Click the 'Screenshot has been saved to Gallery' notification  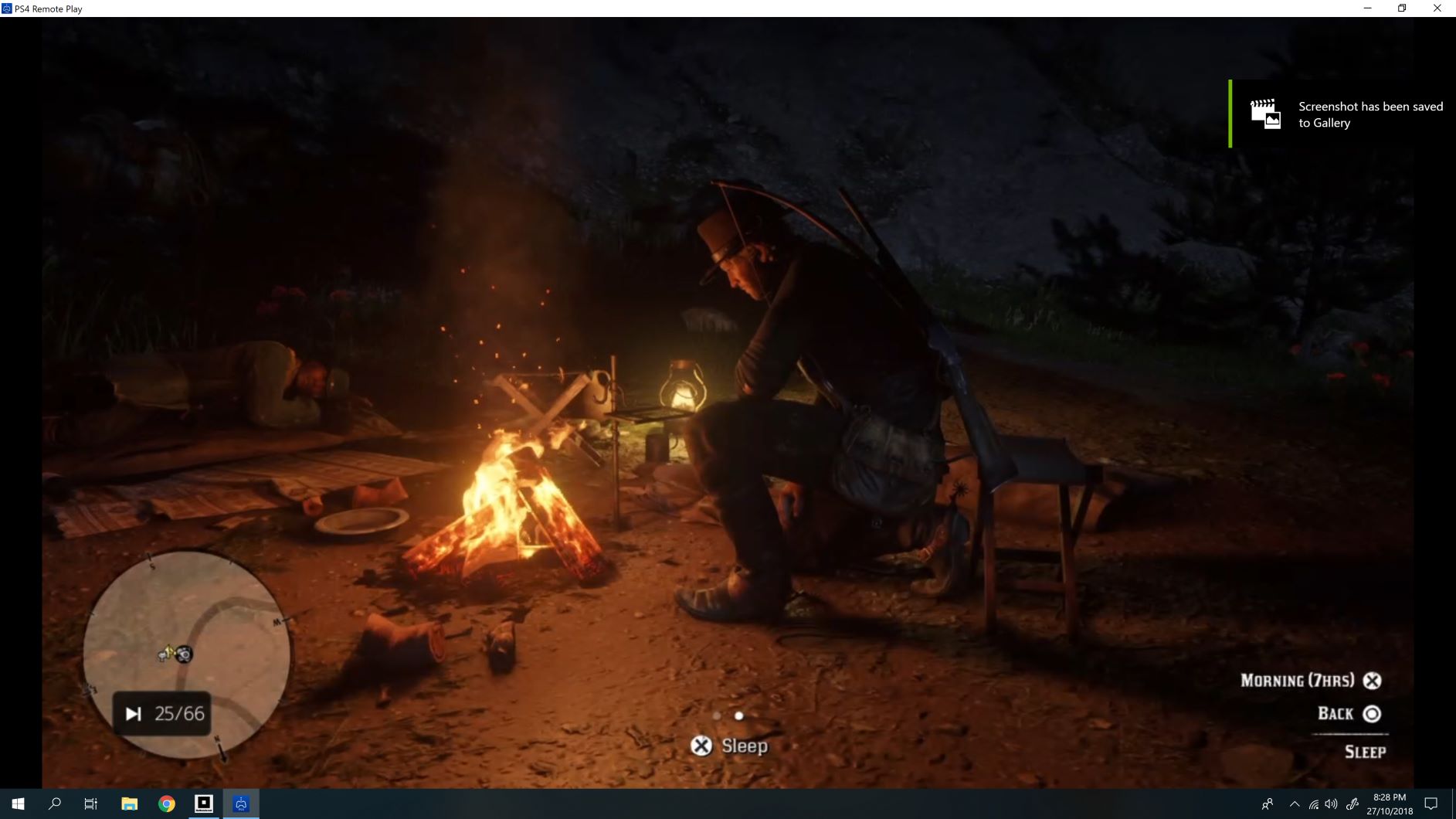pos(1344,114)
